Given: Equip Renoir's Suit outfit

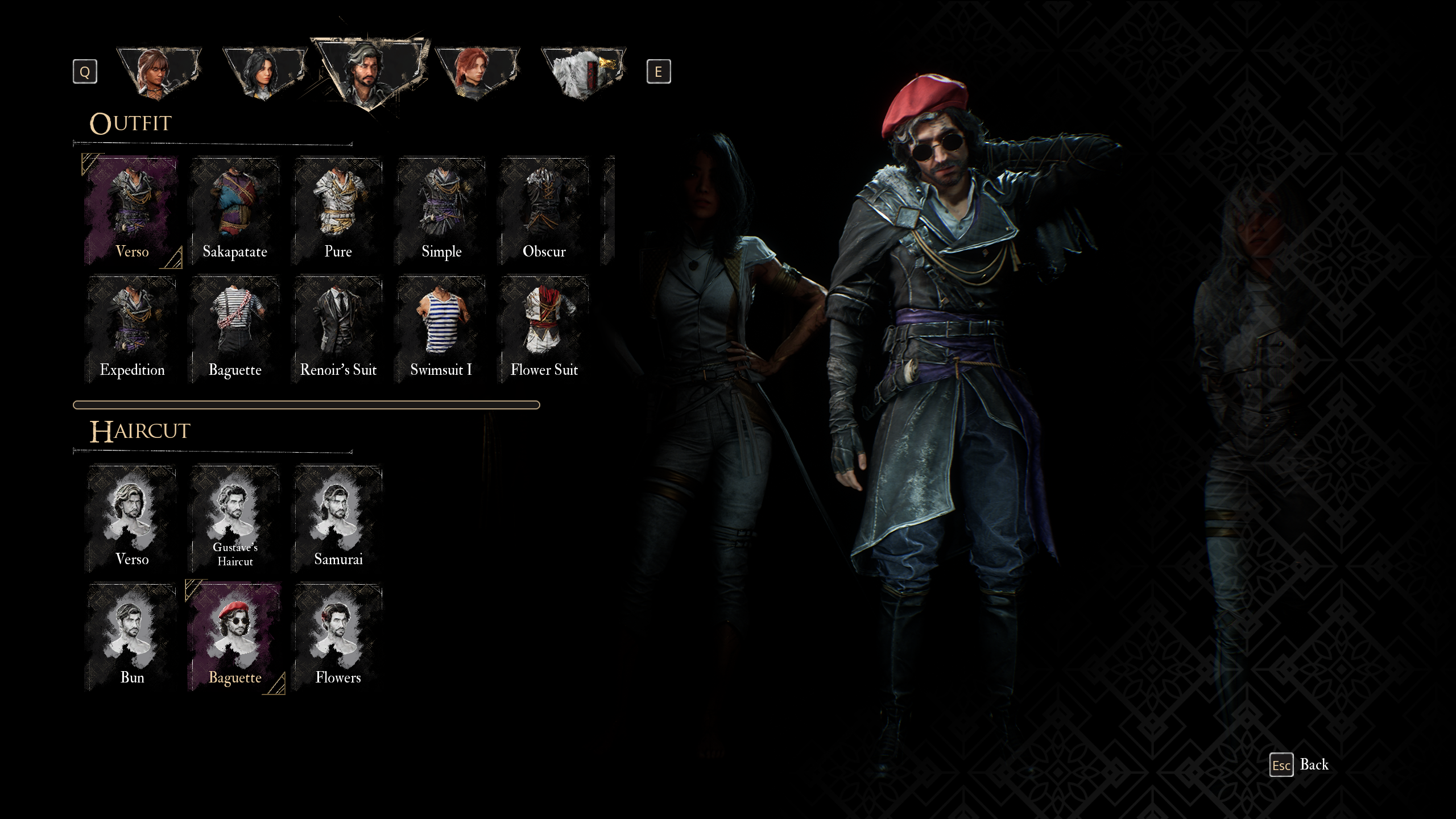Looking at the screenshot, I should (x=338, y=329).
